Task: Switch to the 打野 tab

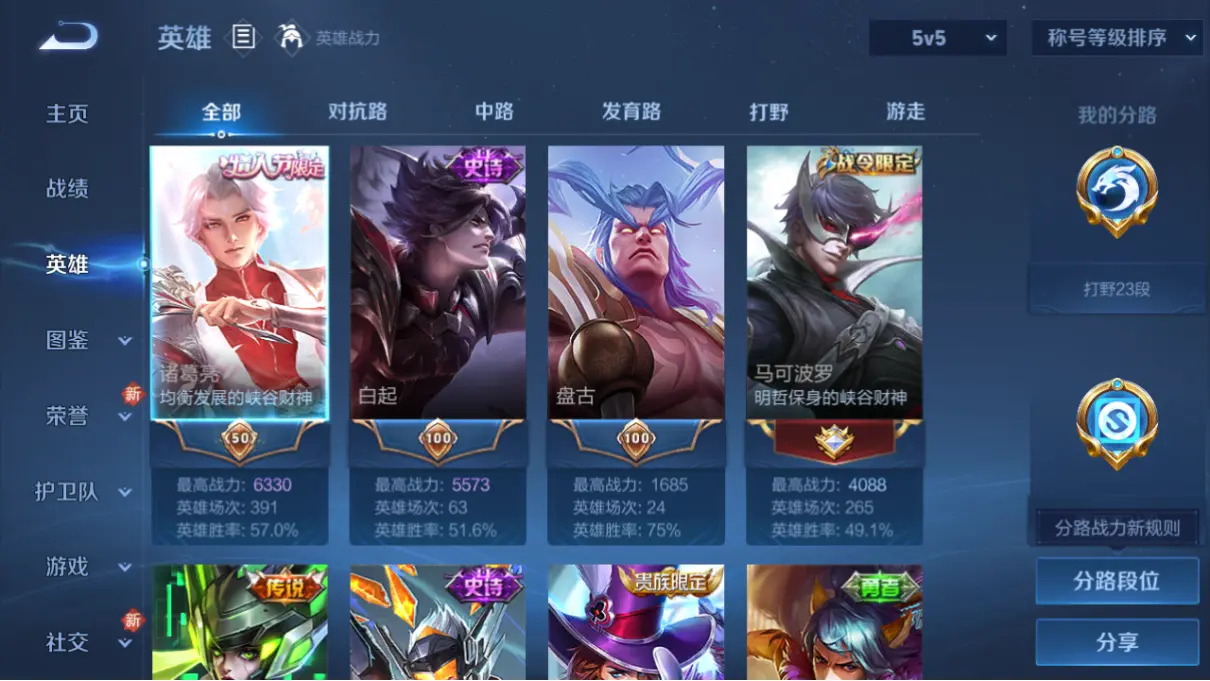Action: (x=769, y=112)
